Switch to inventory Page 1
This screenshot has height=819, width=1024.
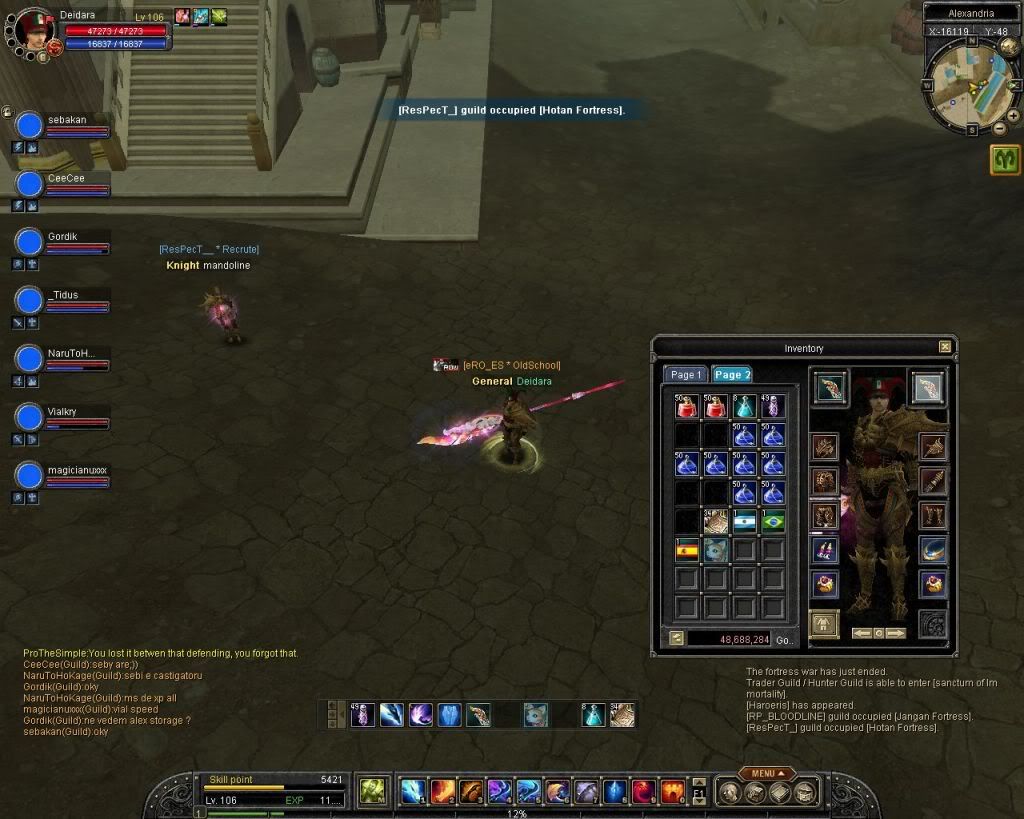pos(686,374)
